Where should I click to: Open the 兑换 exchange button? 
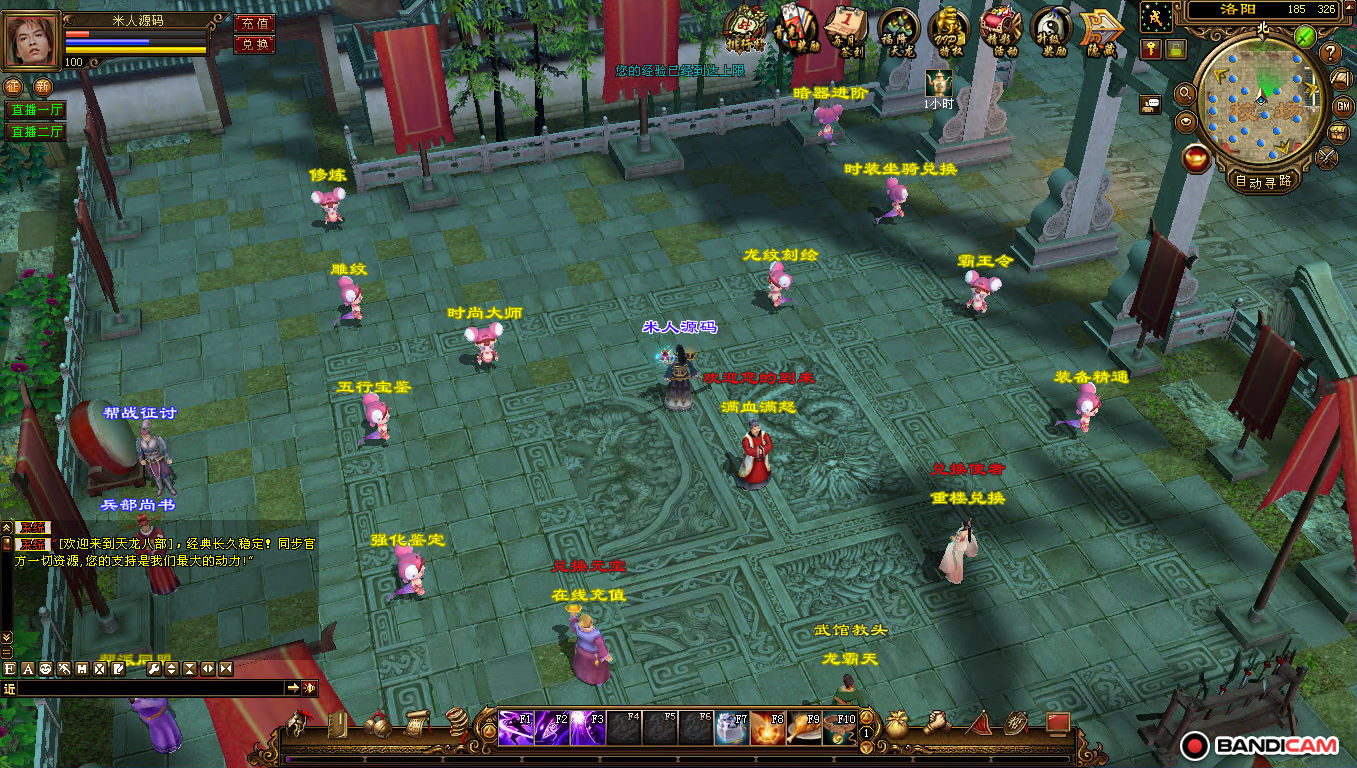(254, 44)
